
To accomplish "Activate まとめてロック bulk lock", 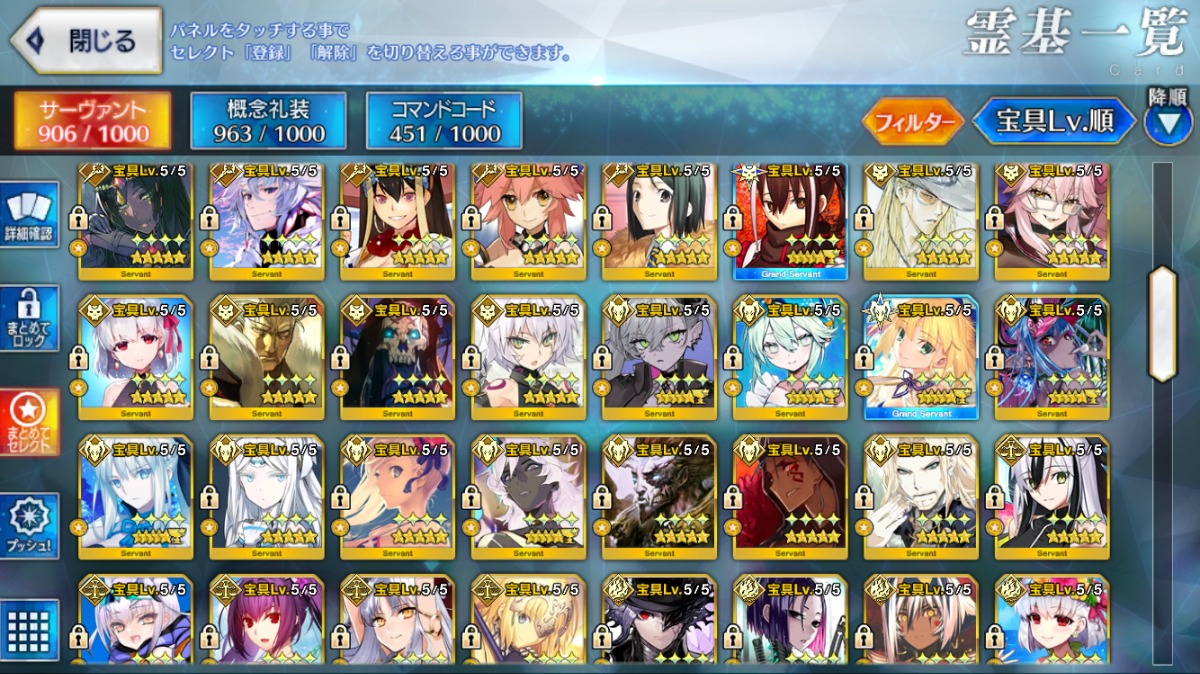I will (x=30, y=318).
